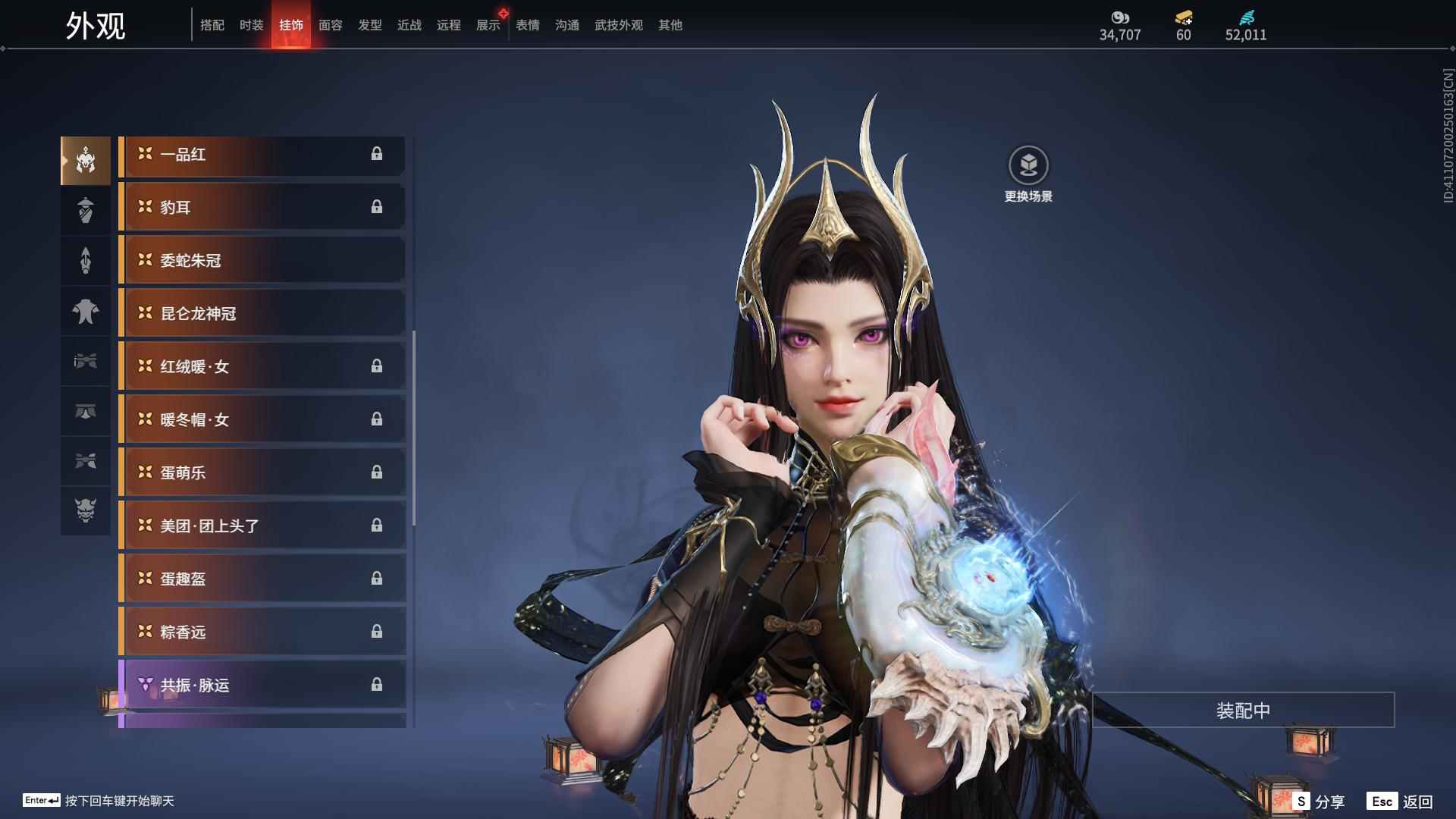Select the 发型 tab
Screen dimensions: 1456x819
coord(369,25)
